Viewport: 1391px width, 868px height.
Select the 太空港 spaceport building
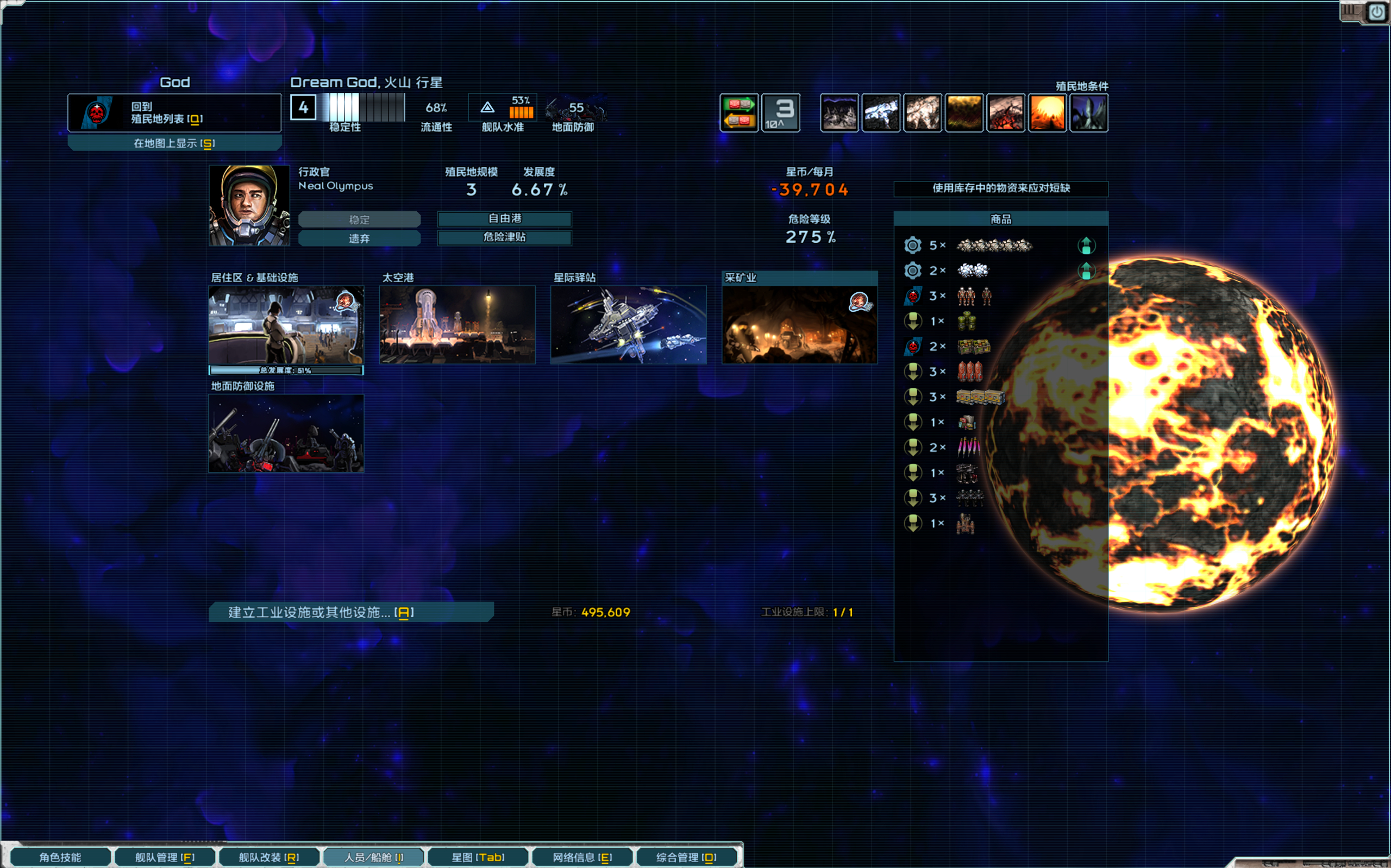pyautogui.click(x=457, y=325)
